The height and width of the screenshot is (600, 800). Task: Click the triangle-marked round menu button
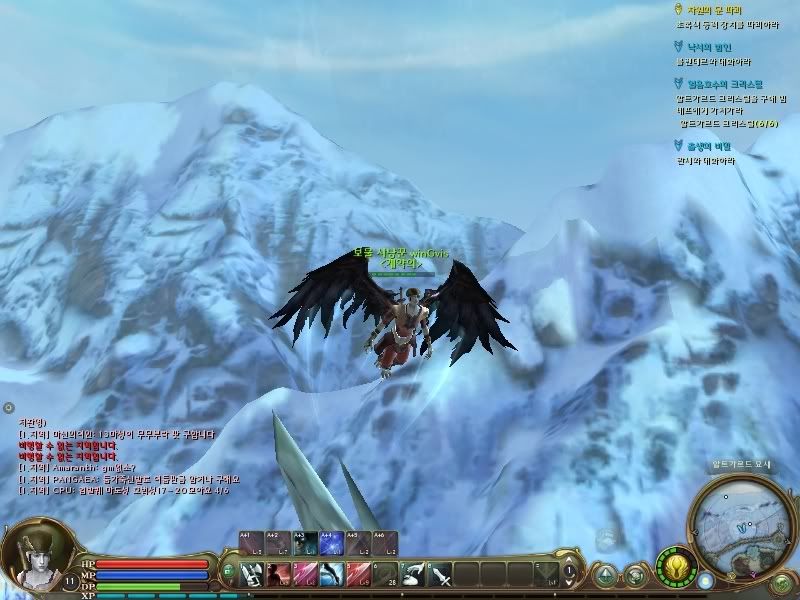[605, 575]
